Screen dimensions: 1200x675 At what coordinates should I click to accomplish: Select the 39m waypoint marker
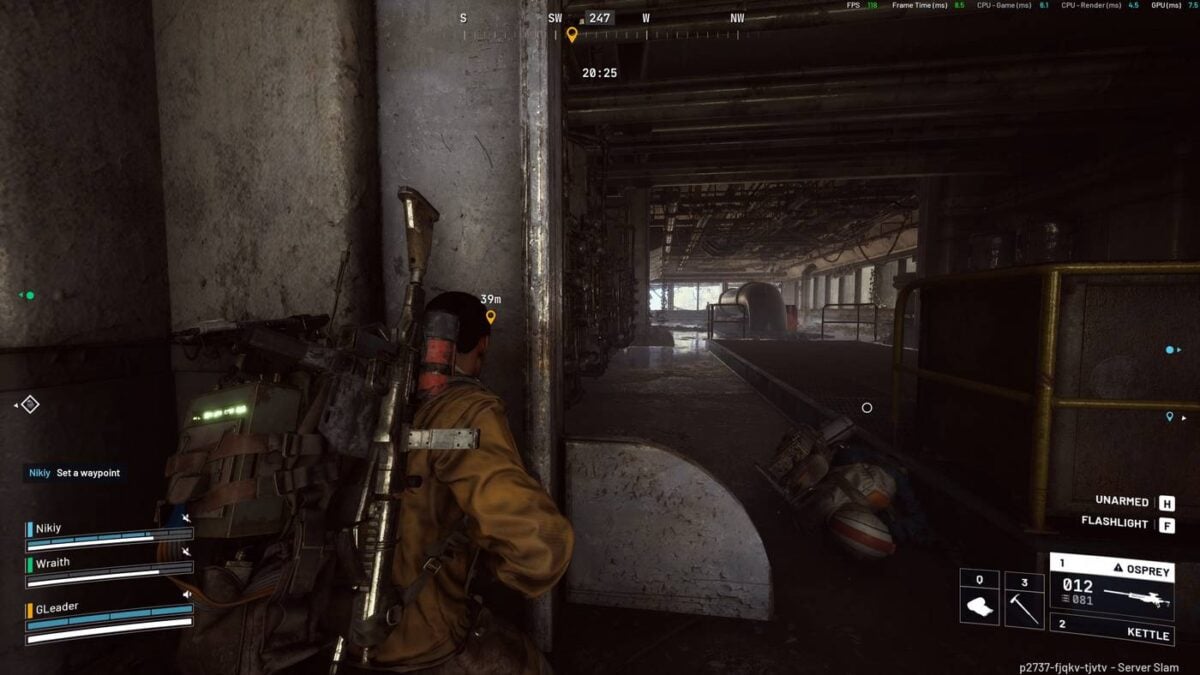(490, 317)
